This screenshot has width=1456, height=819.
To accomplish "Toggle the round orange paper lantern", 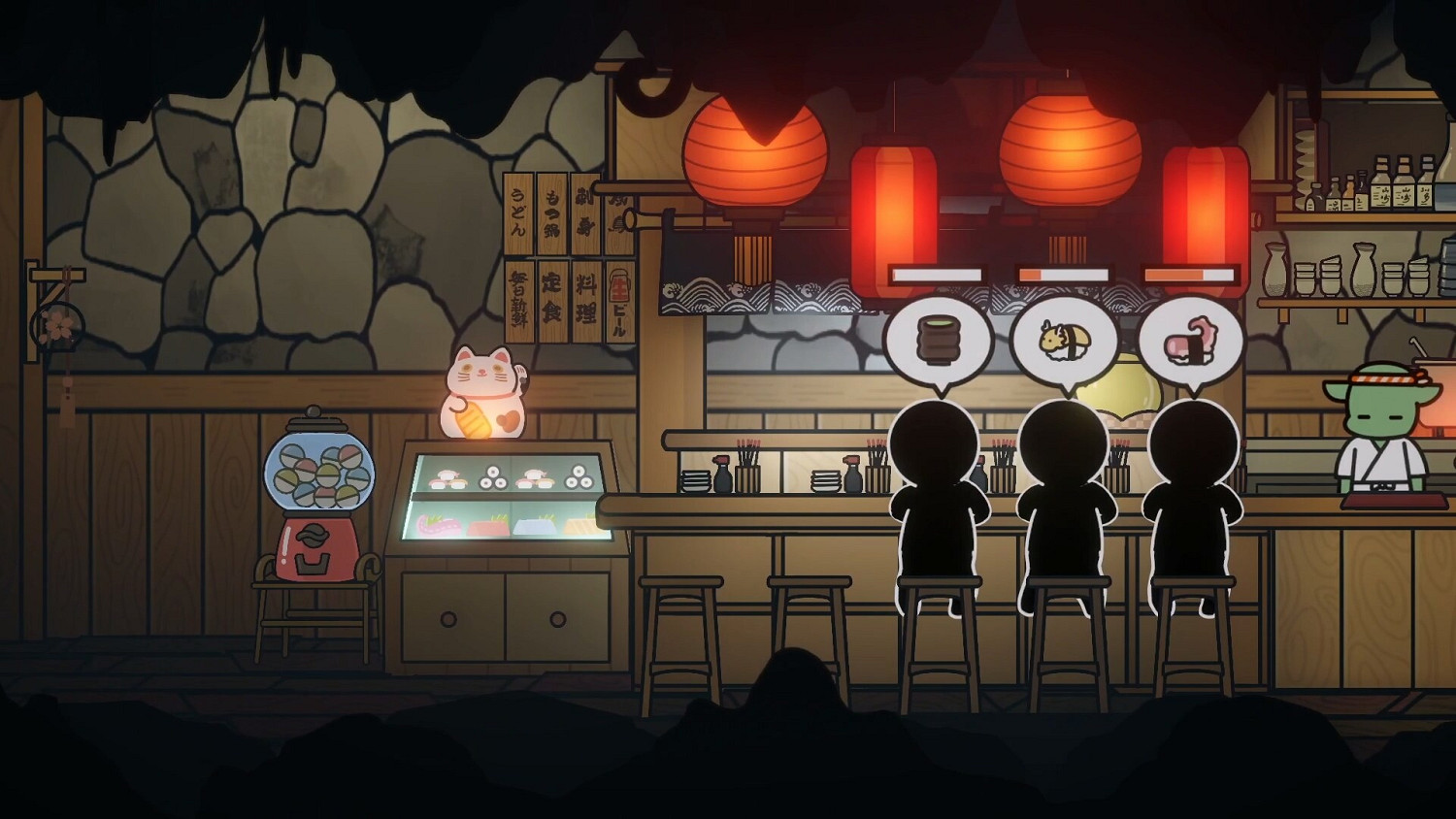I will (753, 150).
